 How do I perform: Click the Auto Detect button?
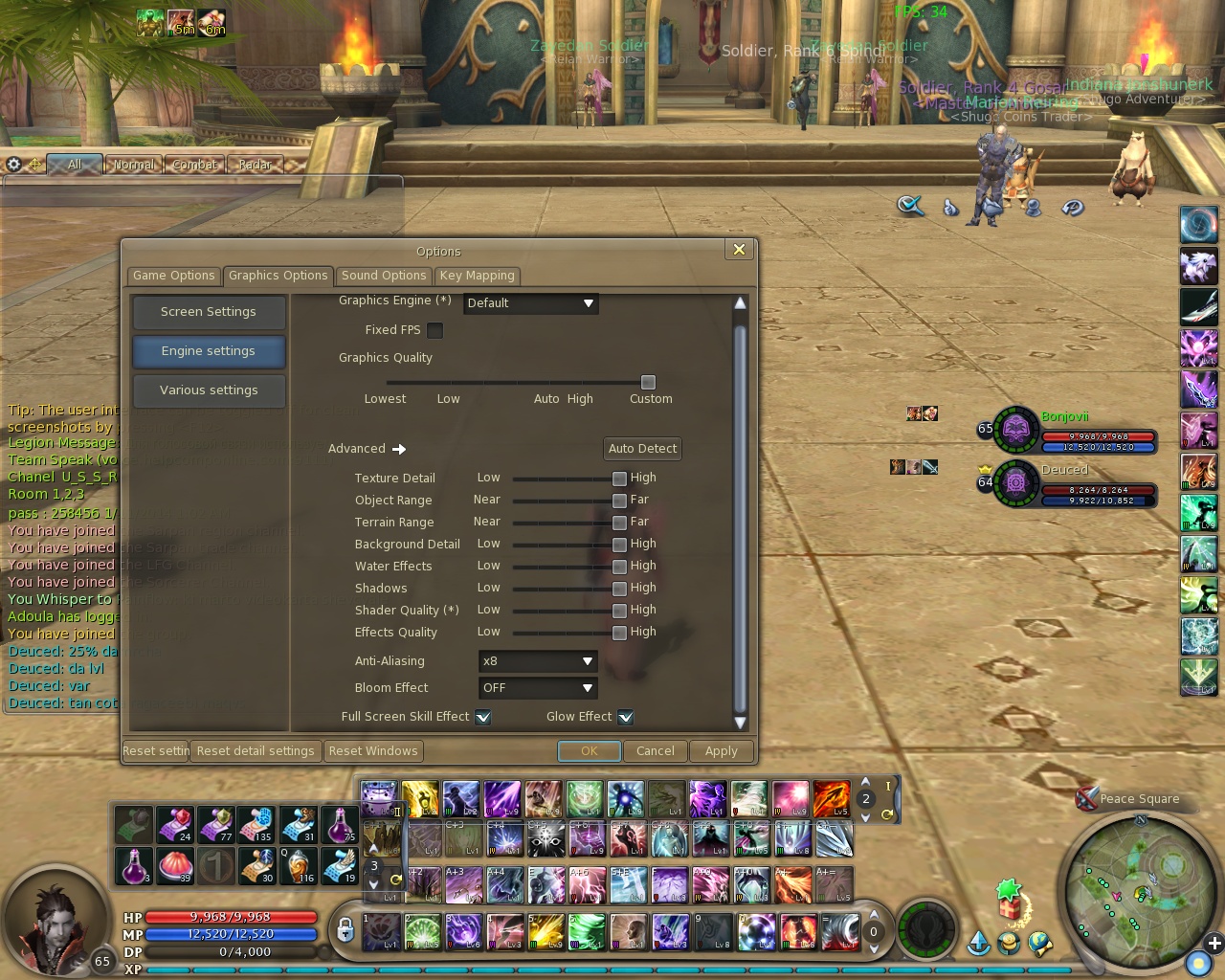tap(642, 449)
